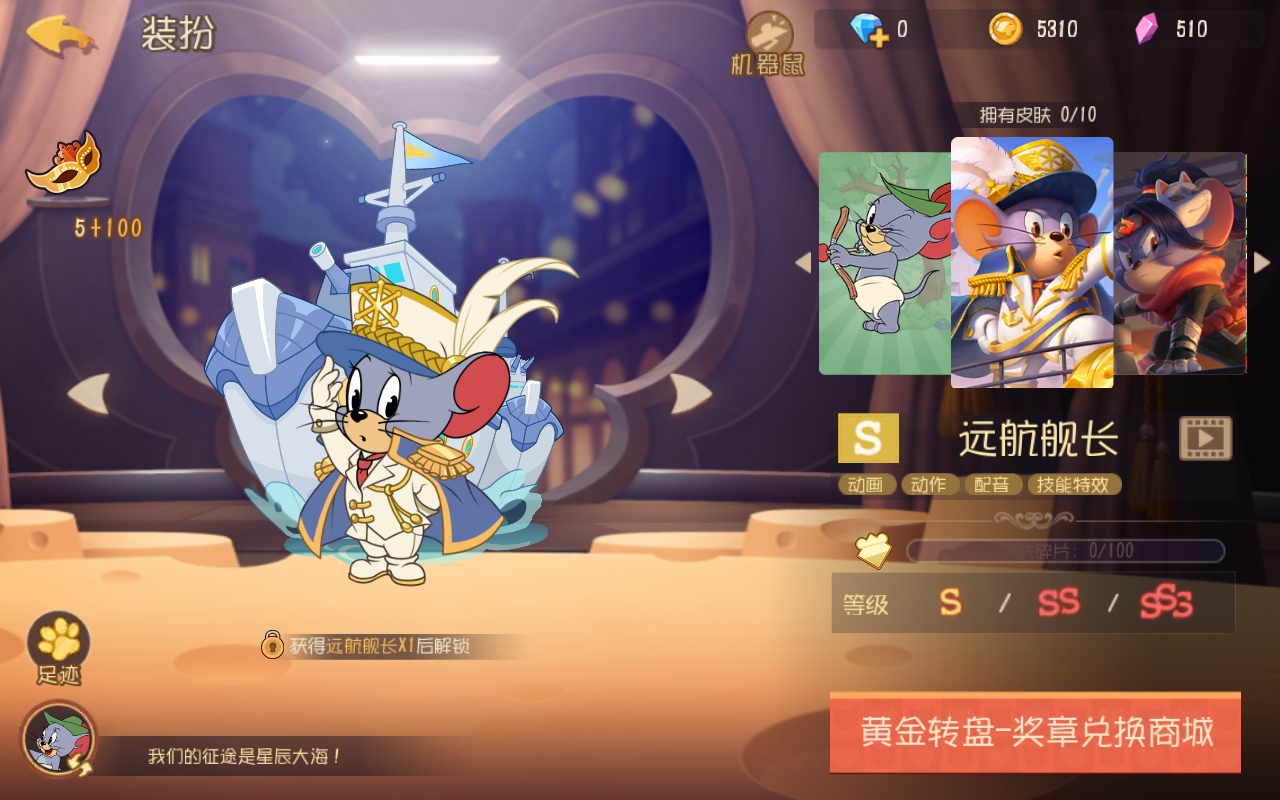Click the right arrow of the skin carousel
Image resolution: width=1280 pixels, height=800 pixels.
(x=1262, y=263)
